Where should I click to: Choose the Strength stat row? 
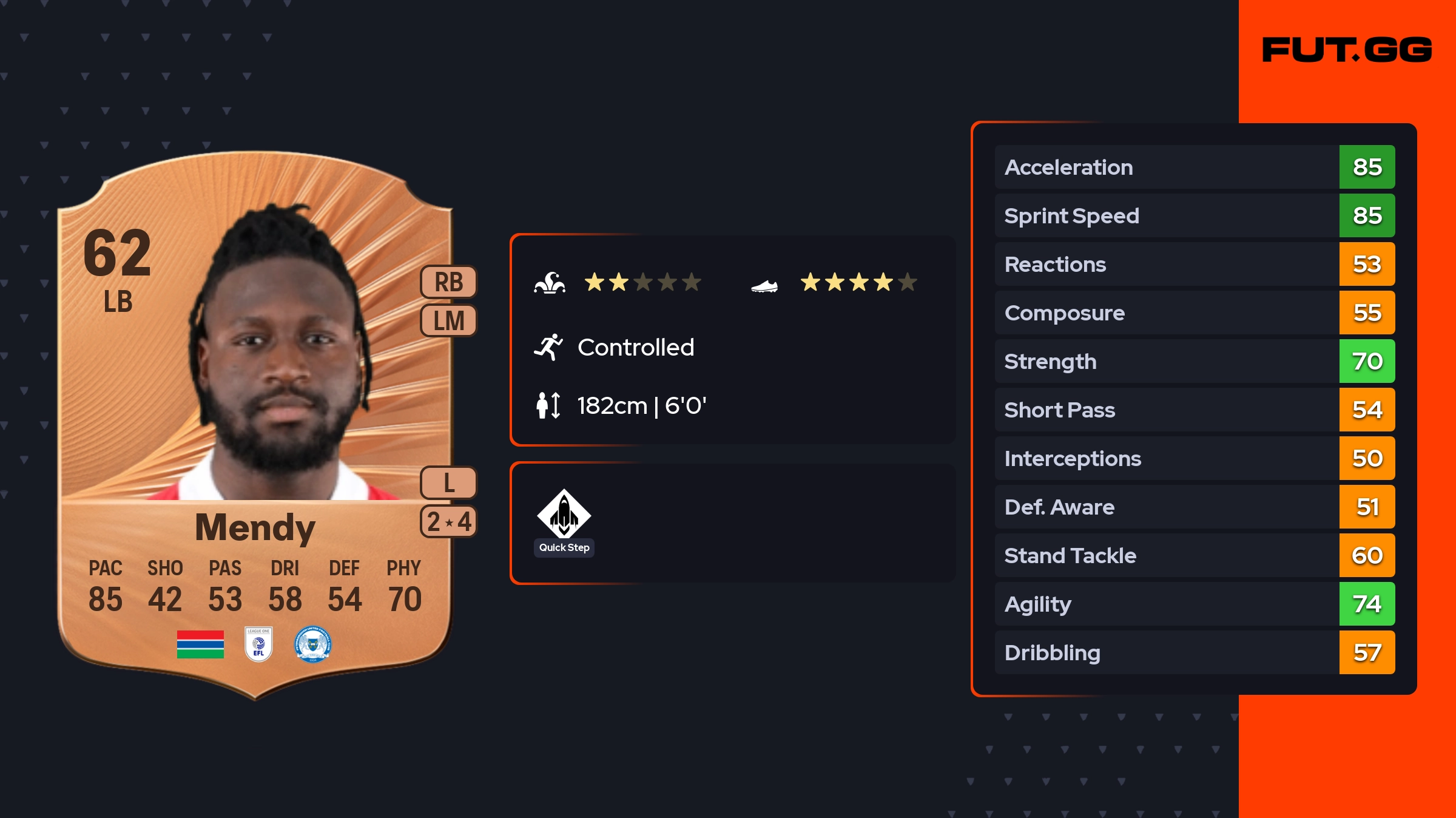click(x=1194, y=361)
